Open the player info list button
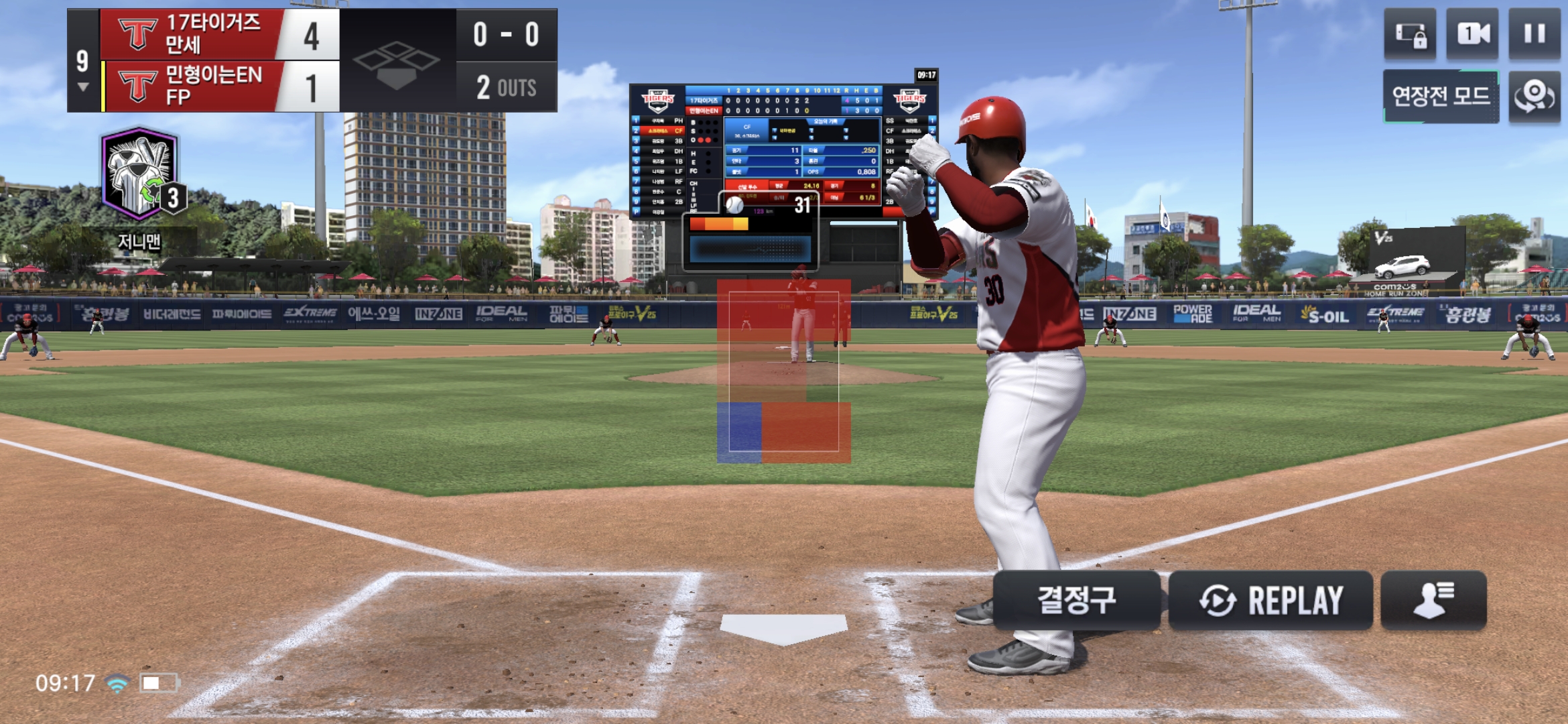 click(1433, 600)
